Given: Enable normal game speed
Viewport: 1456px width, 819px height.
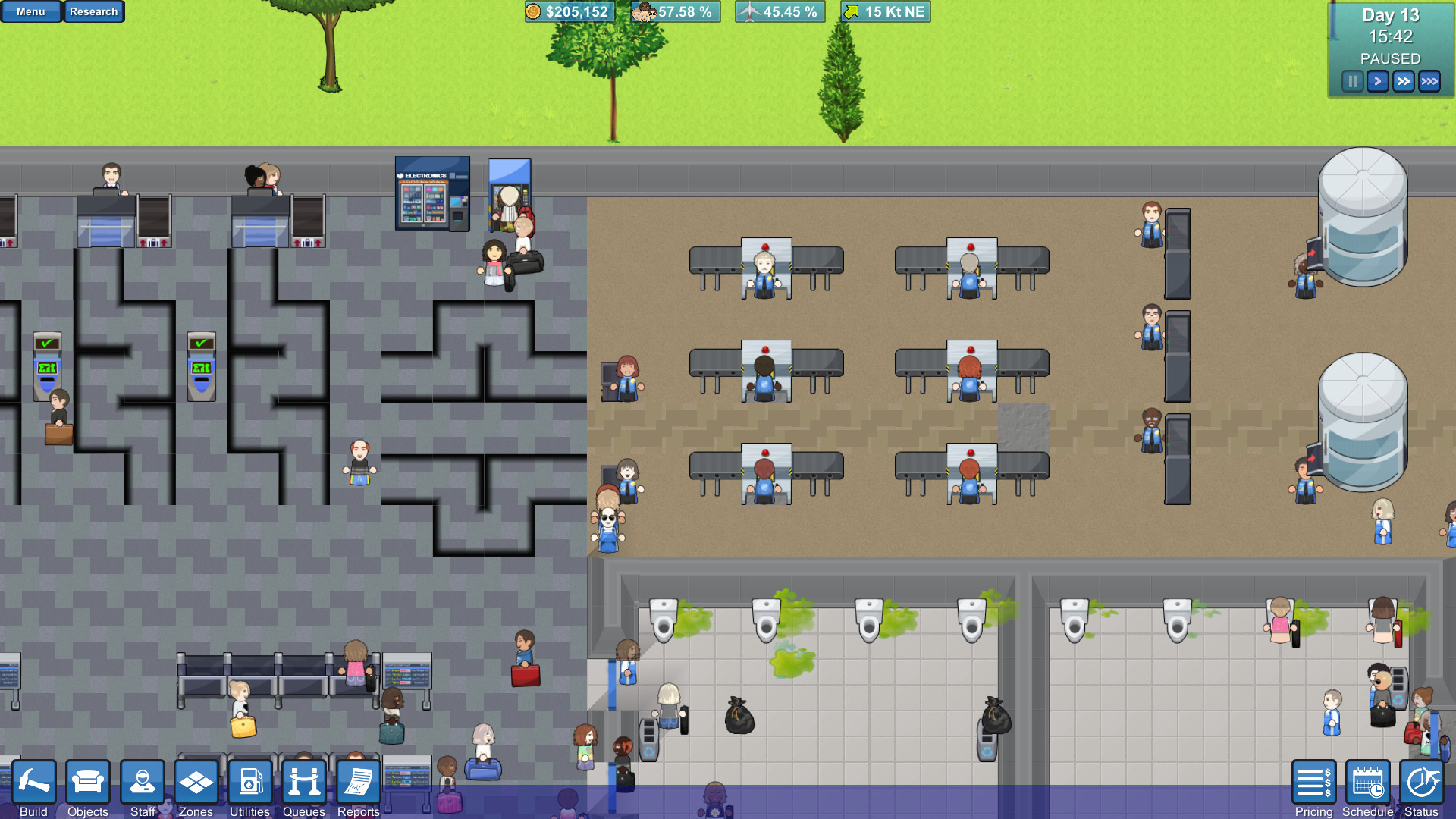Looking at the screenshot, I should tap(1377, 80).
